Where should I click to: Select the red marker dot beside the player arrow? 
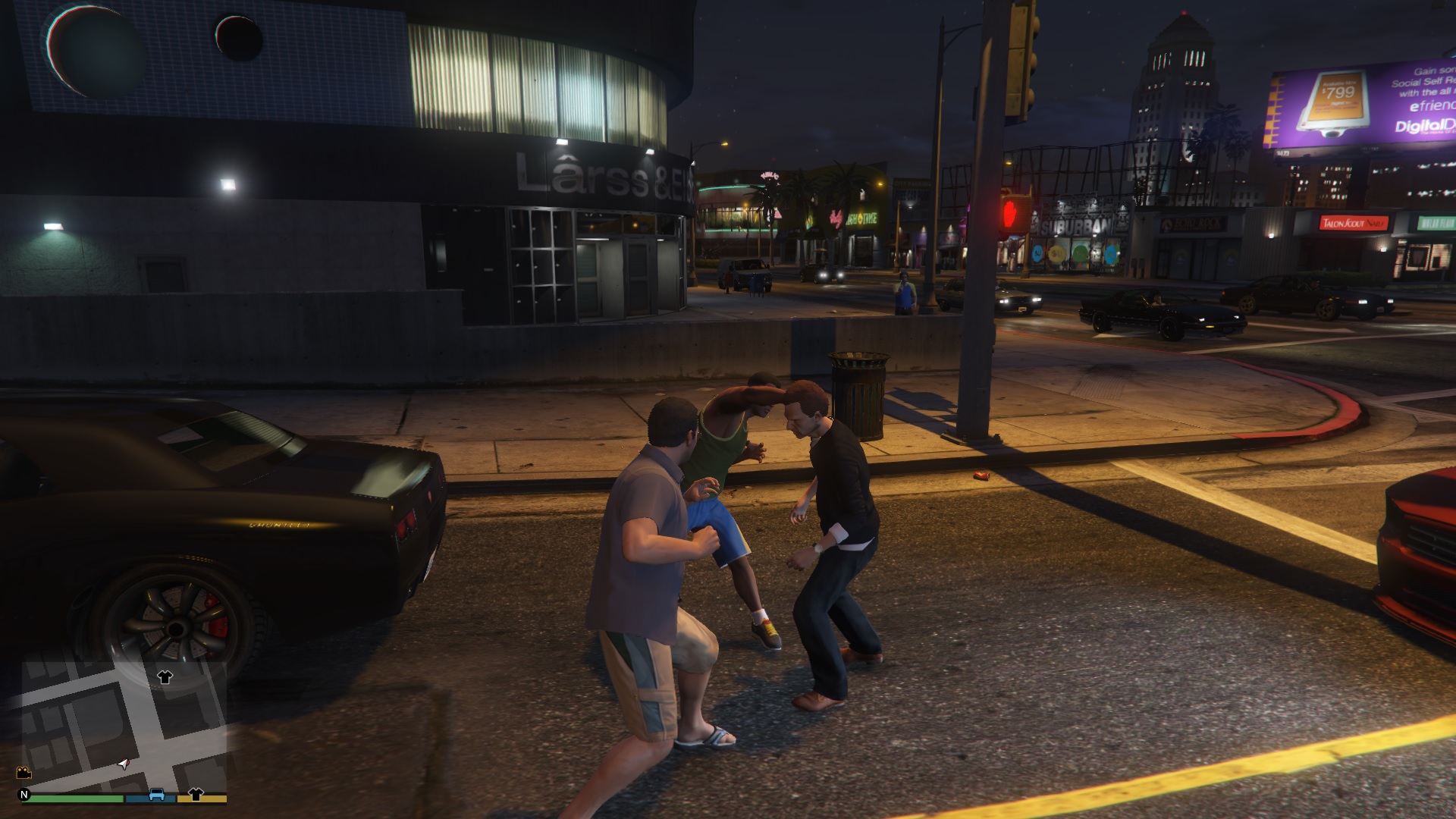click(x=127, y=761)
